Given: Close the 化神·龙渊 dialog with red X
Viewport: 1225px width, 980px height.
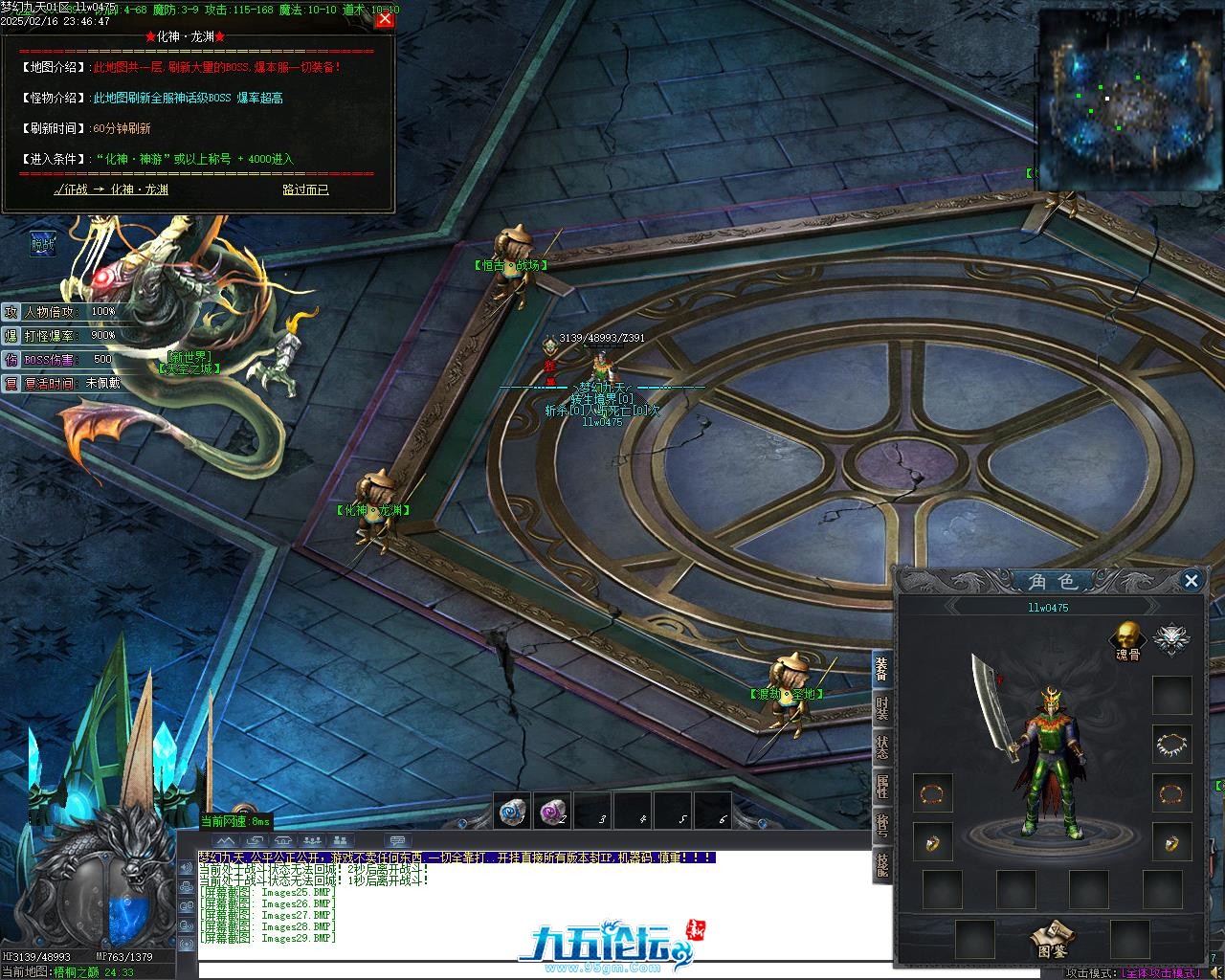Looking at the screenshot, I should [x=385, y=19].
